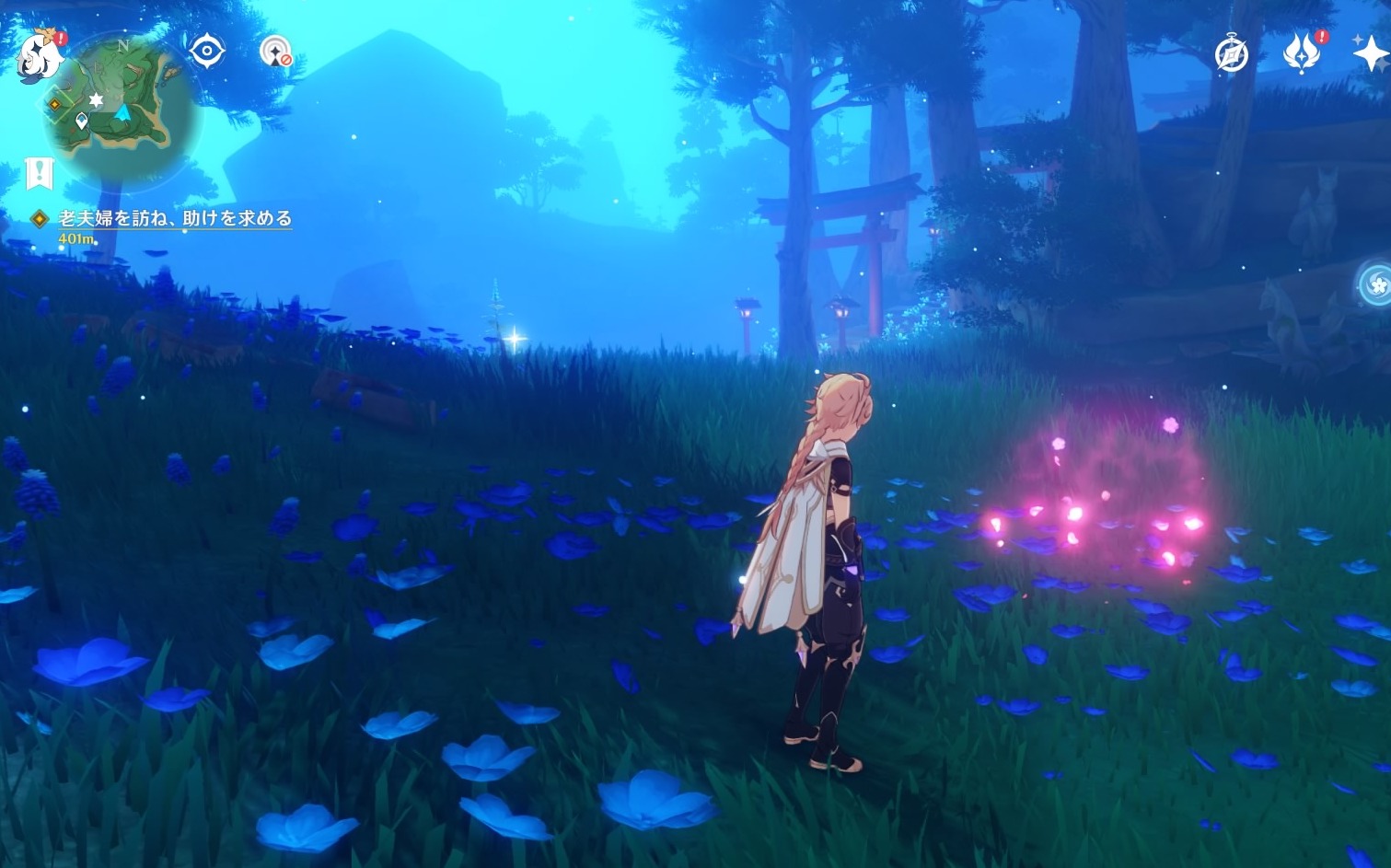Select the quest 老夫婦を訪ね、助けを求める

[175, 219]
